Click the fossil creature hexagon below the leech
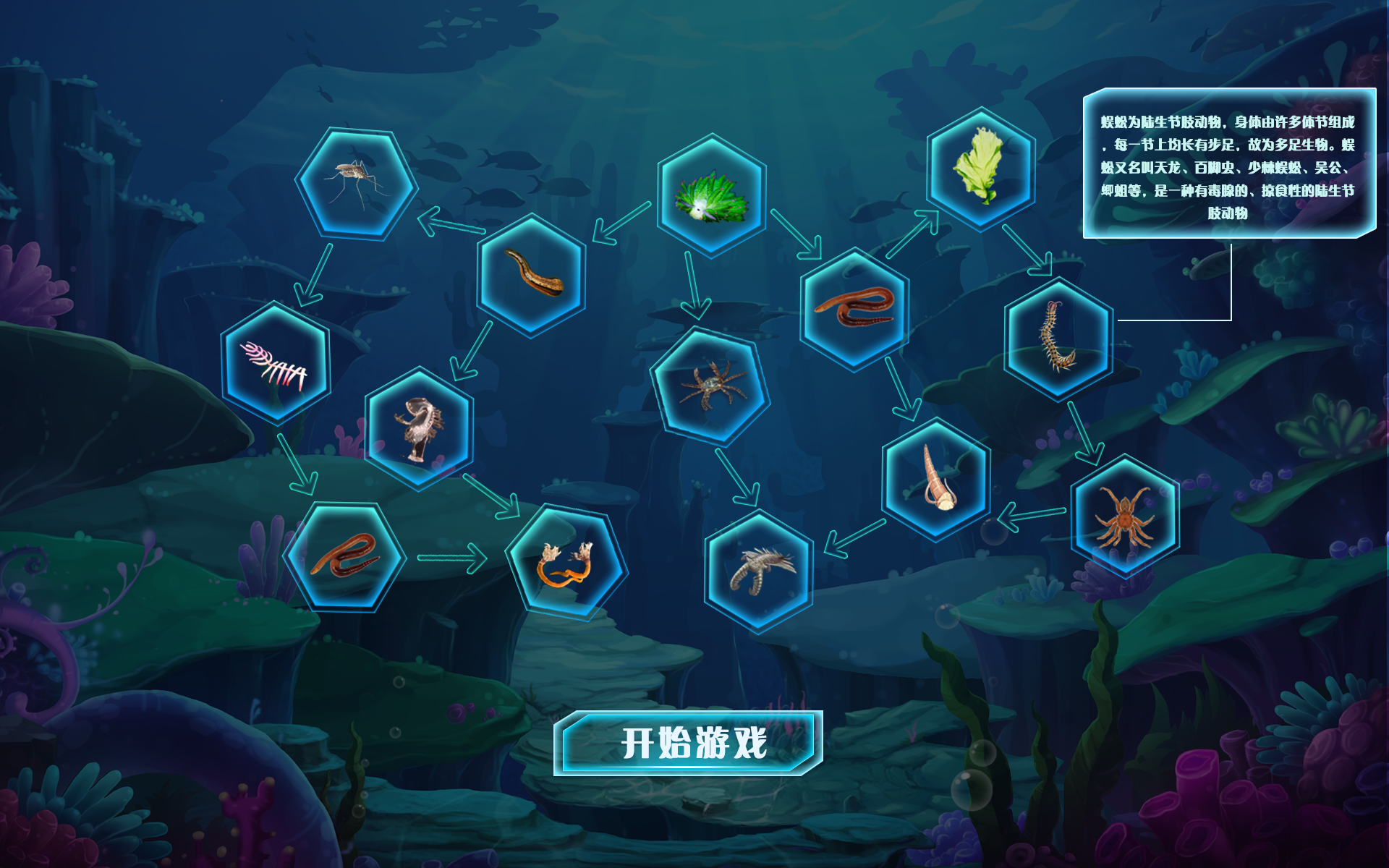 pyautogui.click(x=418, y=427)
